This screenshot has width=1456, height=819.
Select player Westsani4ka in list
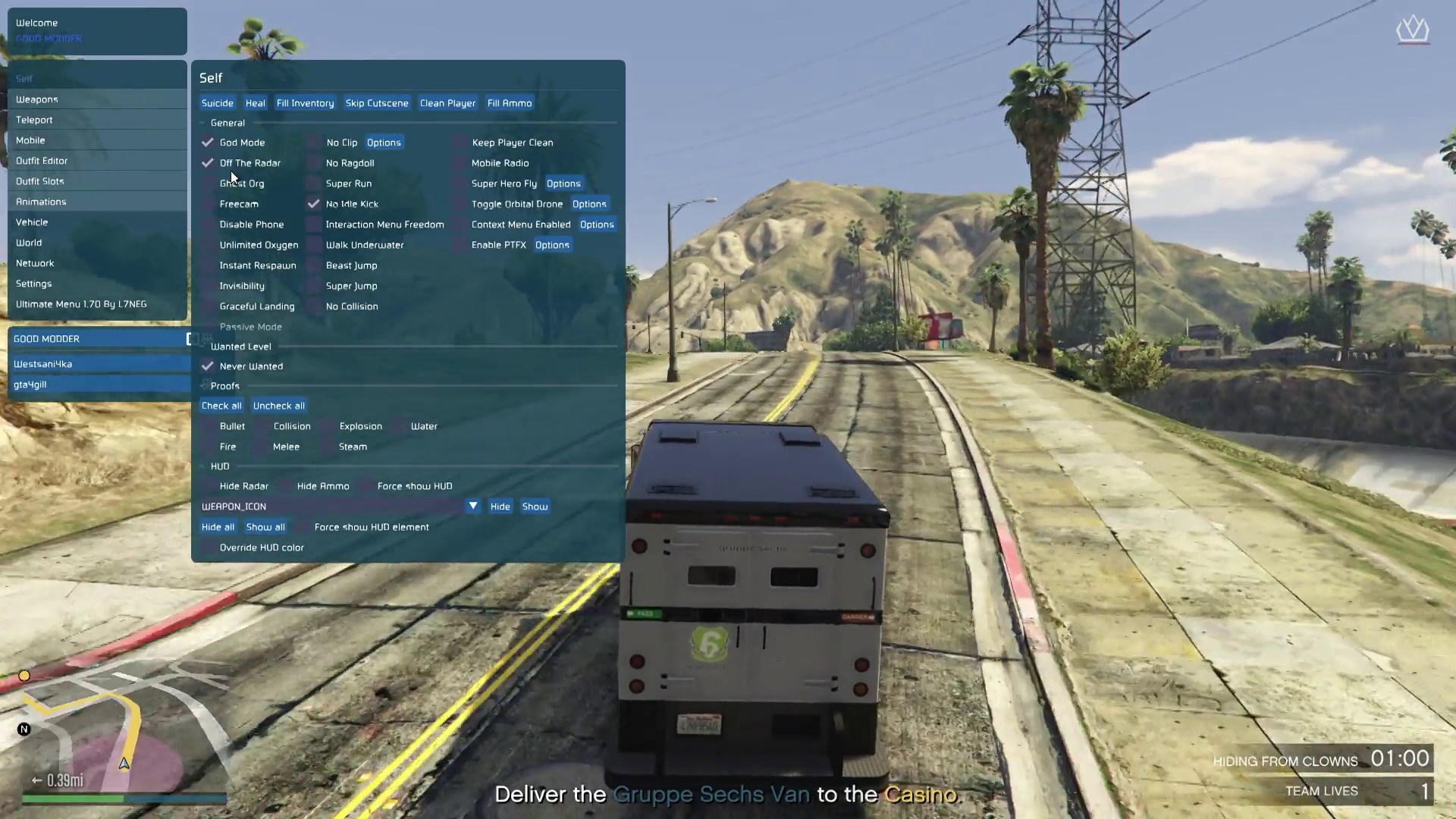point(43,364)
